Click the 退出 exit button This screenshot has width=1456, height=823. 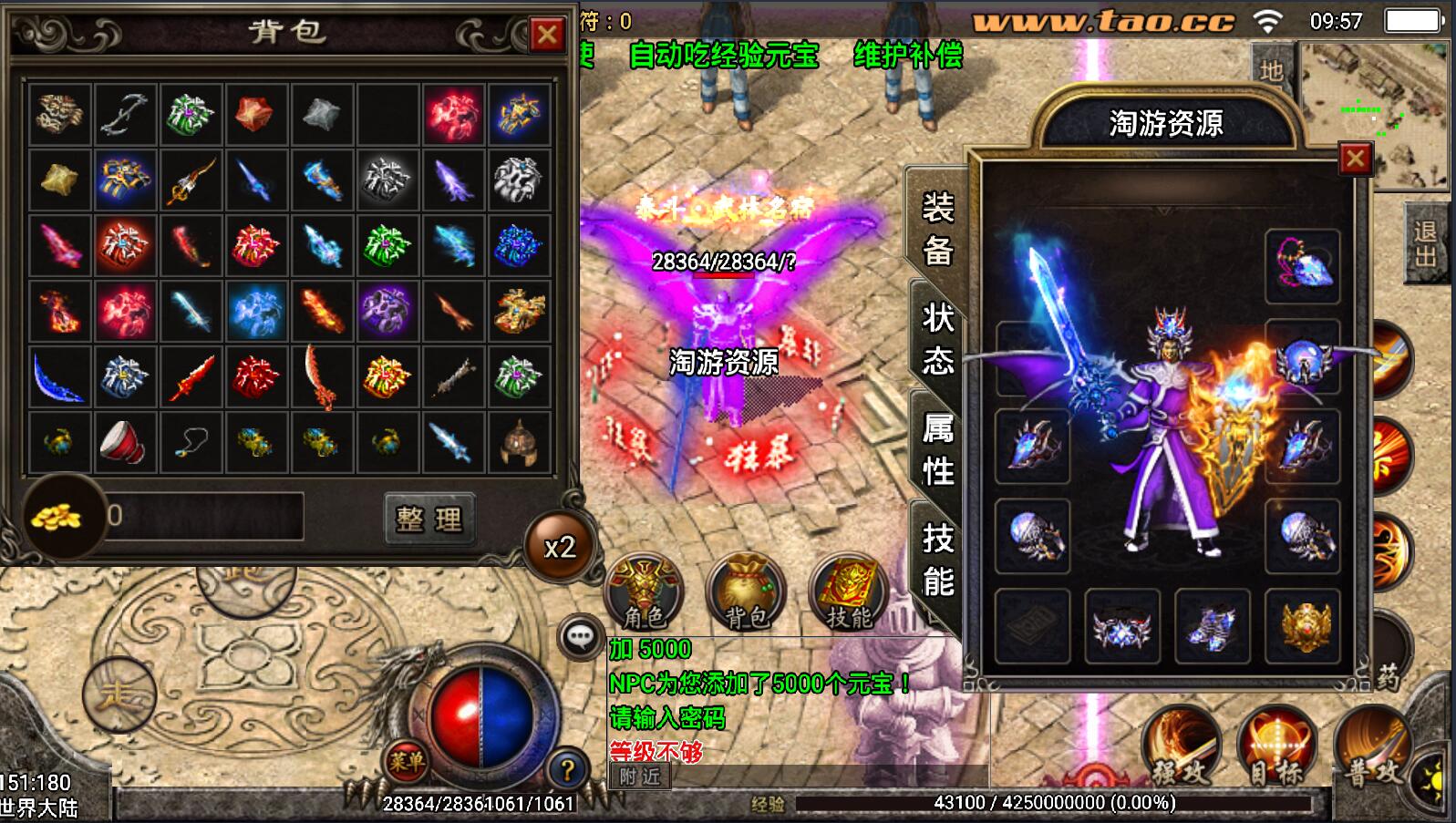1426,244
